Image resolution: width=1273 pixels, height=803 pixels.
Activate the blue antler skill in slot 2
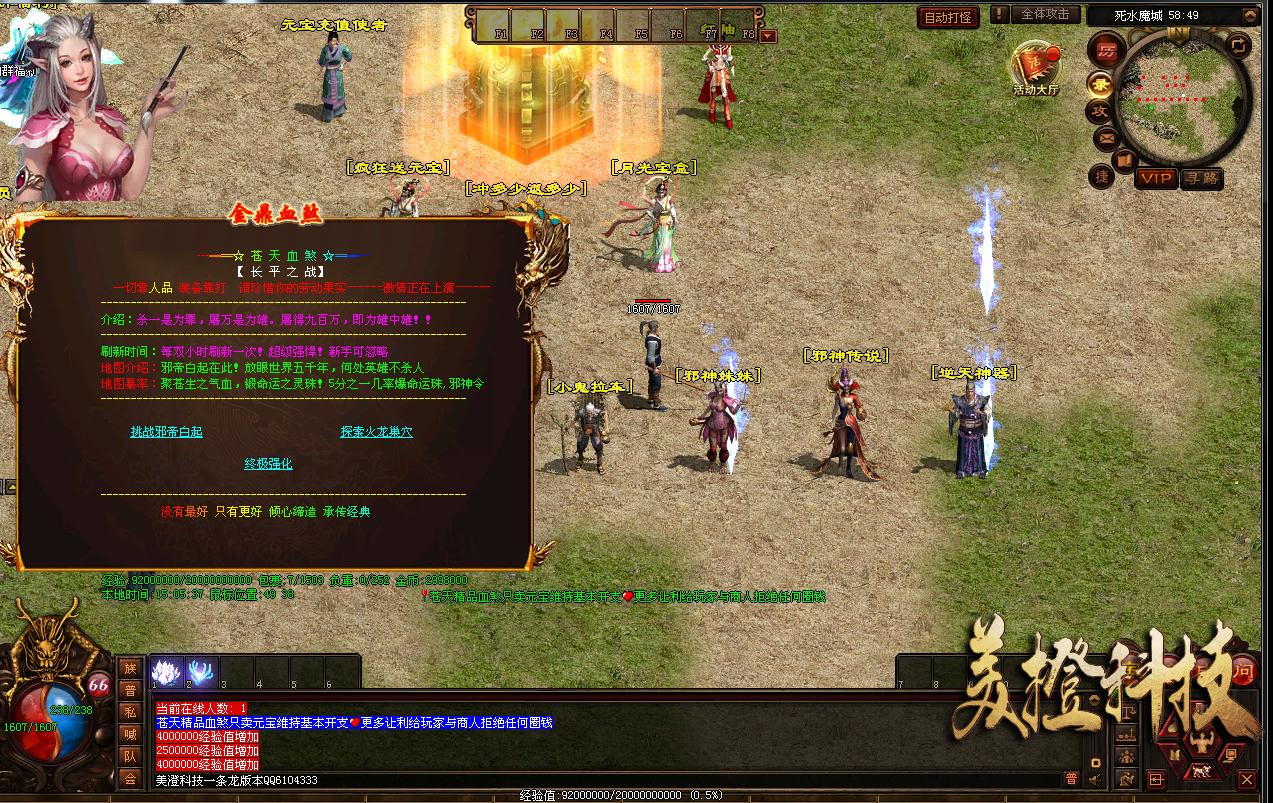[201, 672]
